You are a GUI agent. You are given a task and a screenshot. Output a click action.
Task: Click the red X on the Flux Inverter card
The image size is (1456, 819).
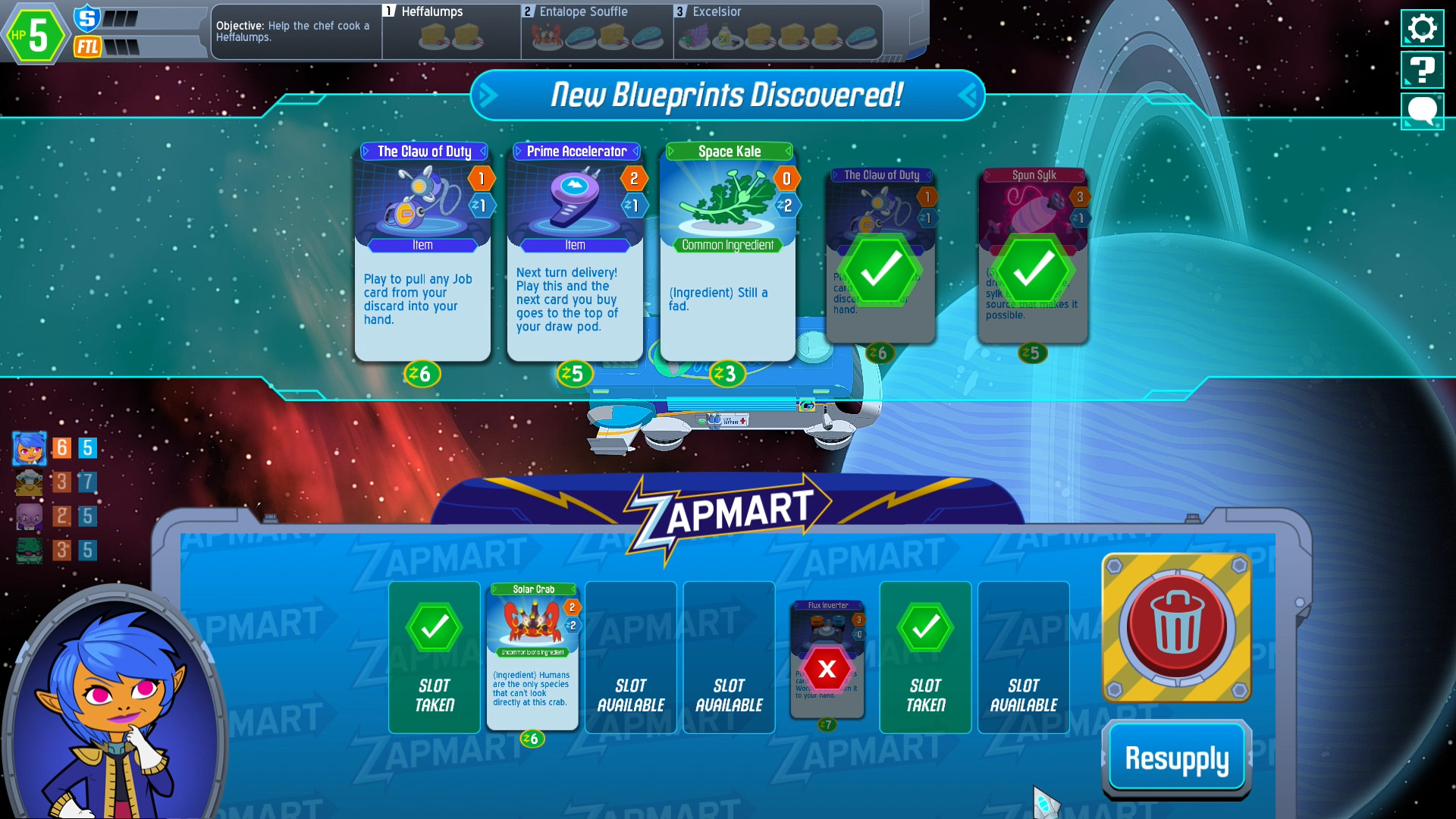point(827,670)
